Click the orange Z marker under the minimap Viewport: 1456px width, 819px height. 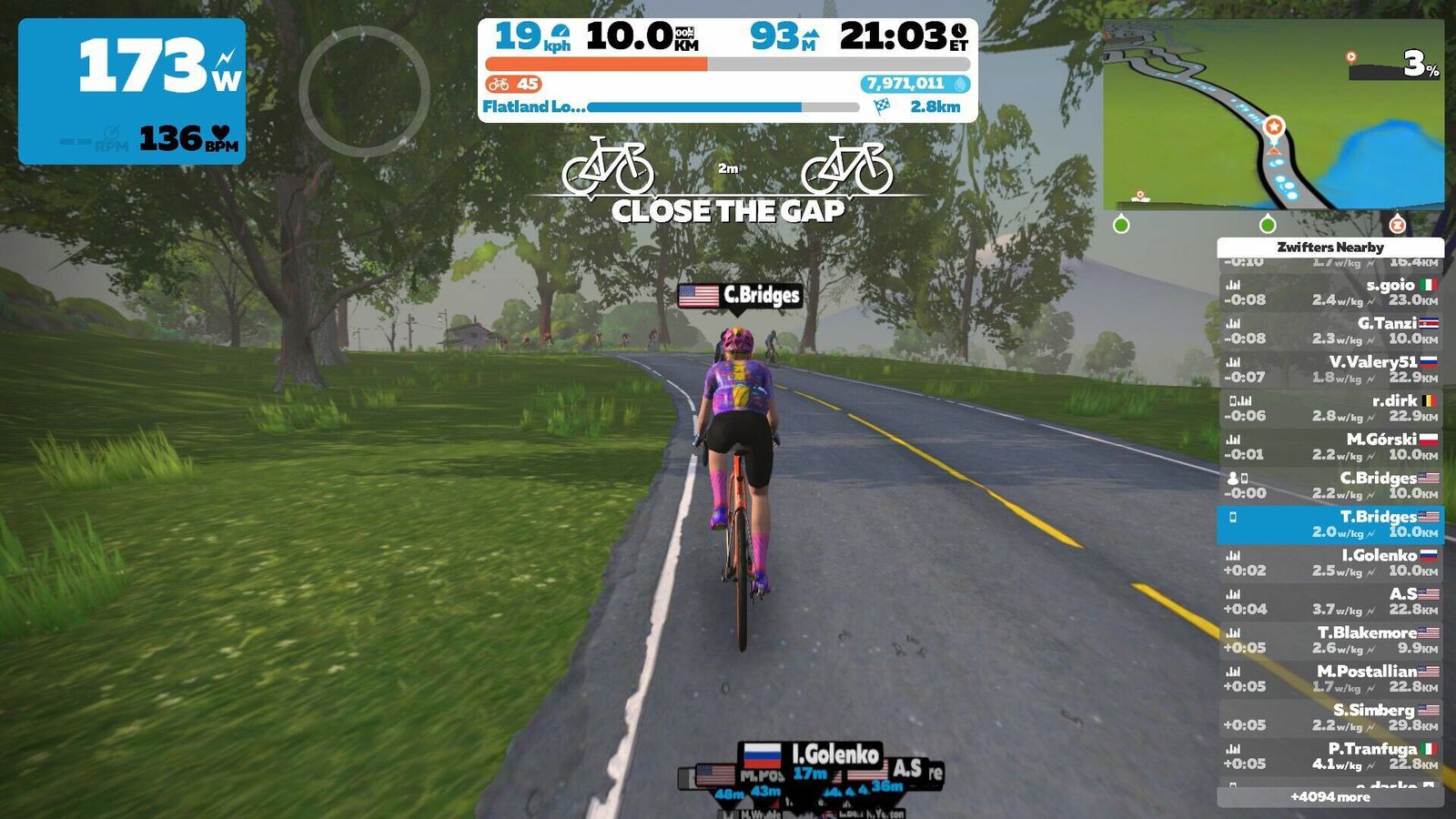click(1398, 225)
